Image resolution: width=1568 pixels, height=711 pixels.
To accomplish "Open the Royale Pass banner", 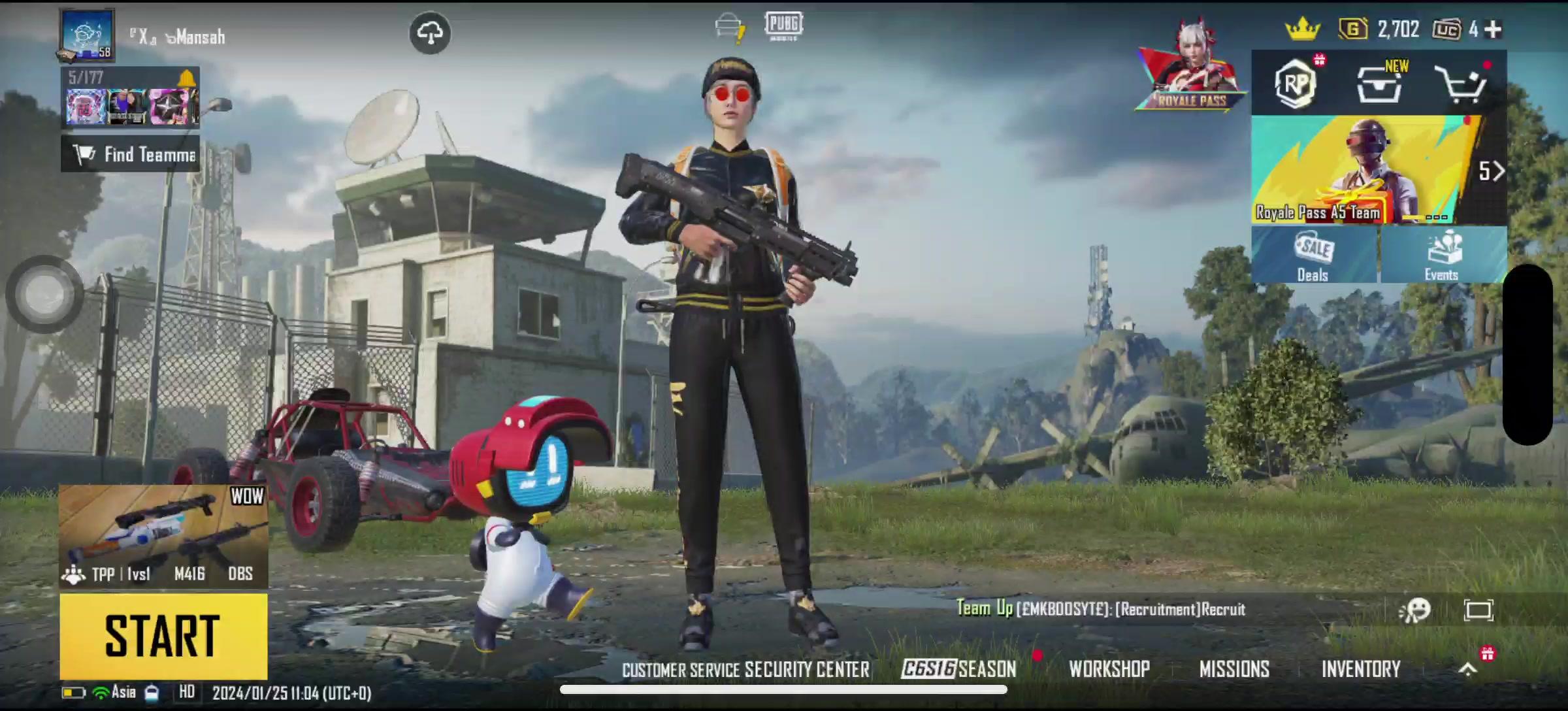I will (x=1191, y=72).
